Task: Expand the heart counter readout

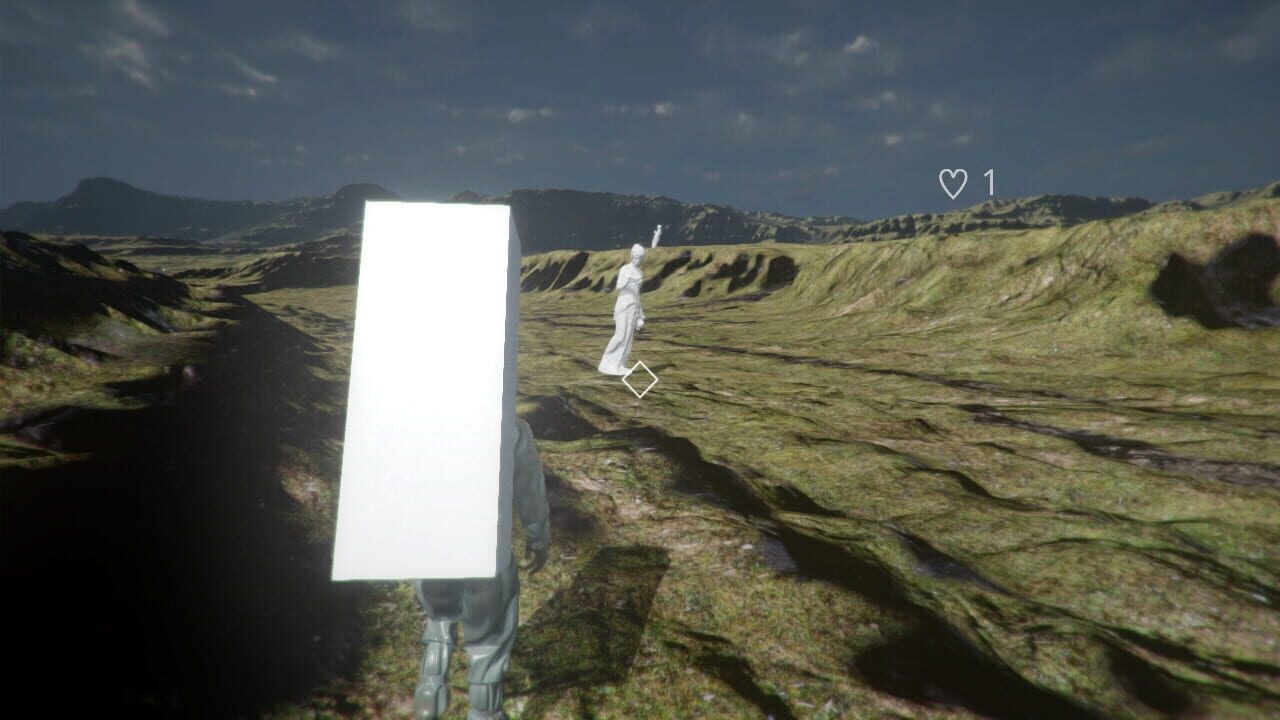Action: point(968,183)
